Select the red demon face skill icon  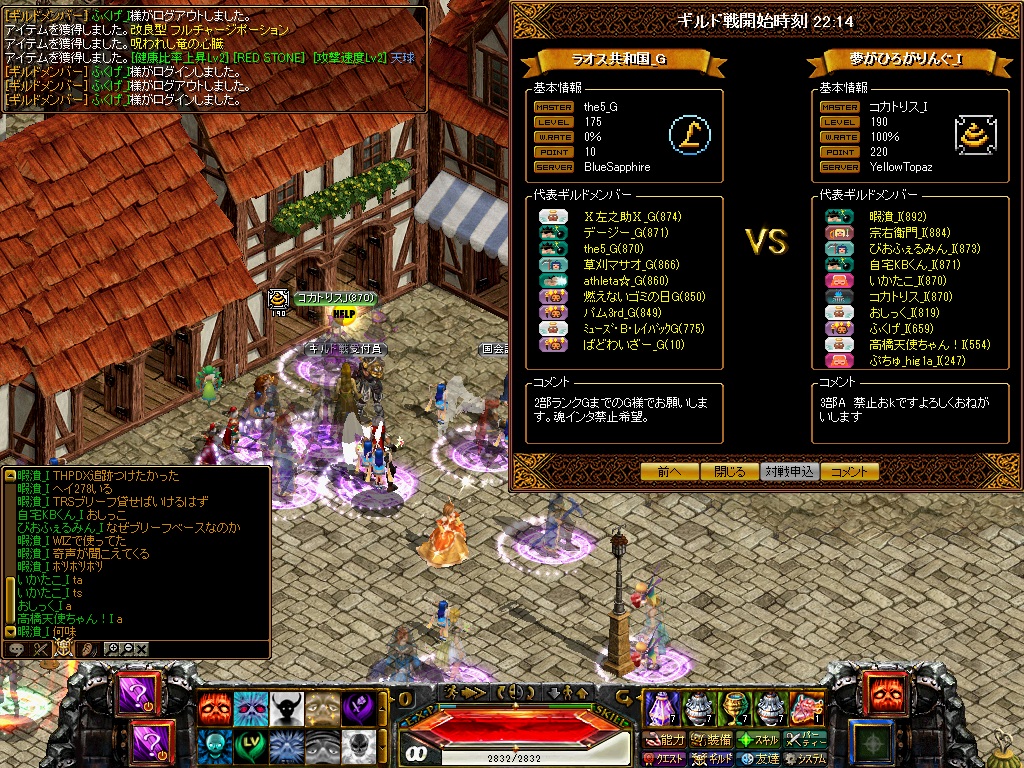point(214,709)
